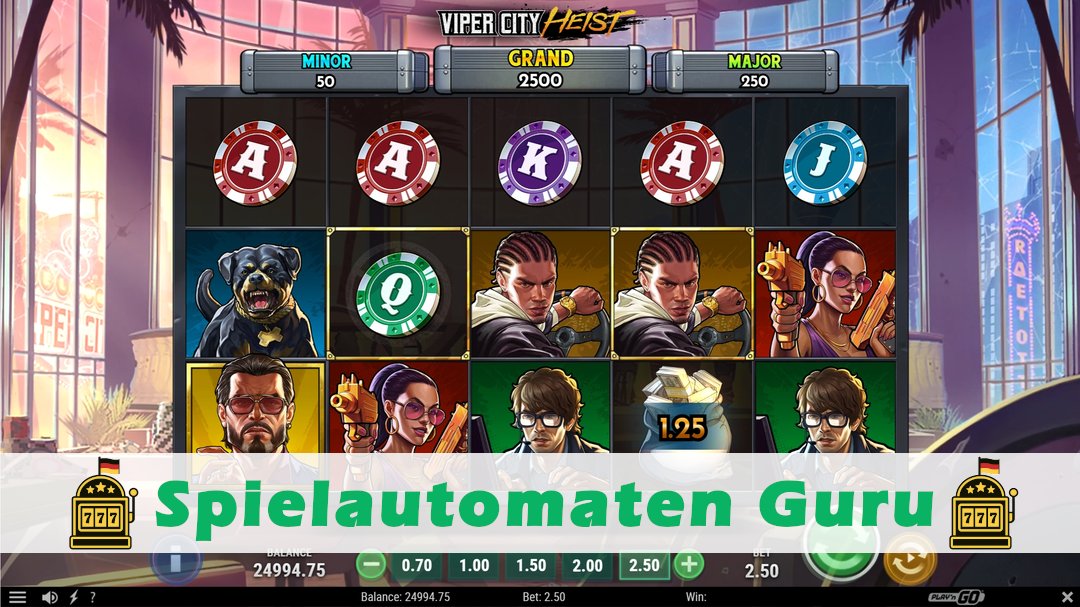Set the bet to 1.50
The width and height of the screenshot is (1080, 607).
[530, 565]
